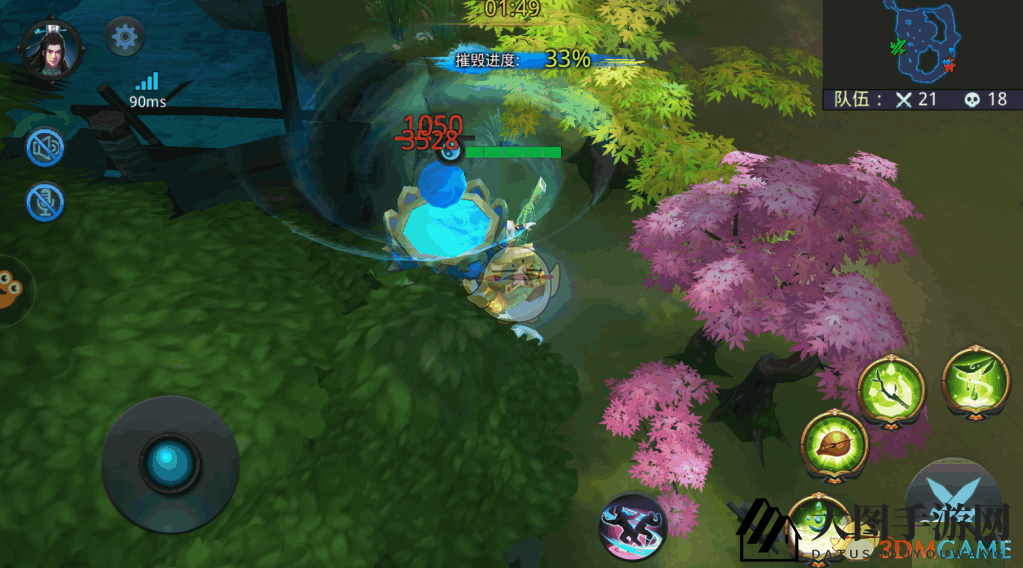Cast the green branch skill
Viewport: 1023px width, 568px height.
pyautogui.click(x=891, y=389)
